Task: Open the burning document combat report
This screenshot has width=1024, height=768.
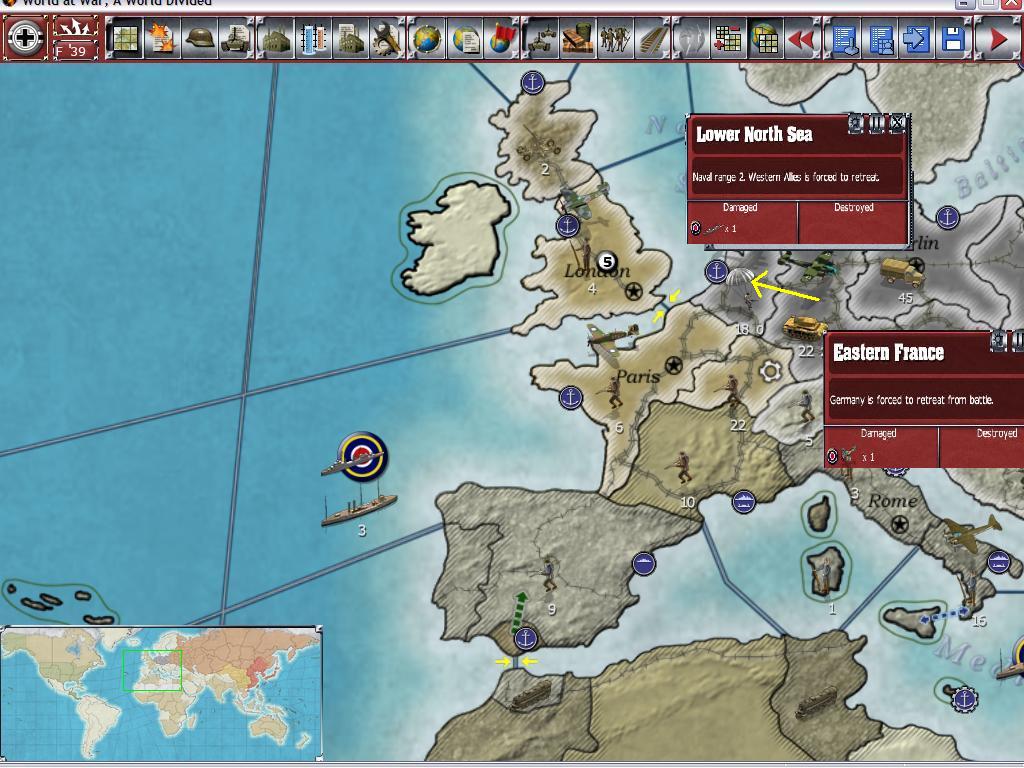Action: coord(161,39)
